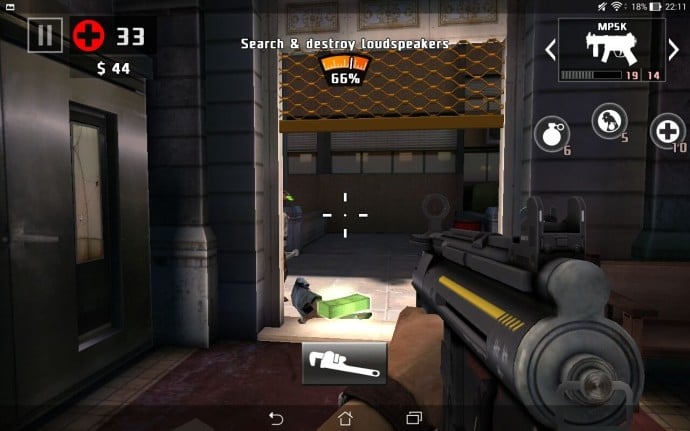The height and width of the screenshot is (431, 690).
Task: Tap the Android home button
Action: click(x=345, y=416)
